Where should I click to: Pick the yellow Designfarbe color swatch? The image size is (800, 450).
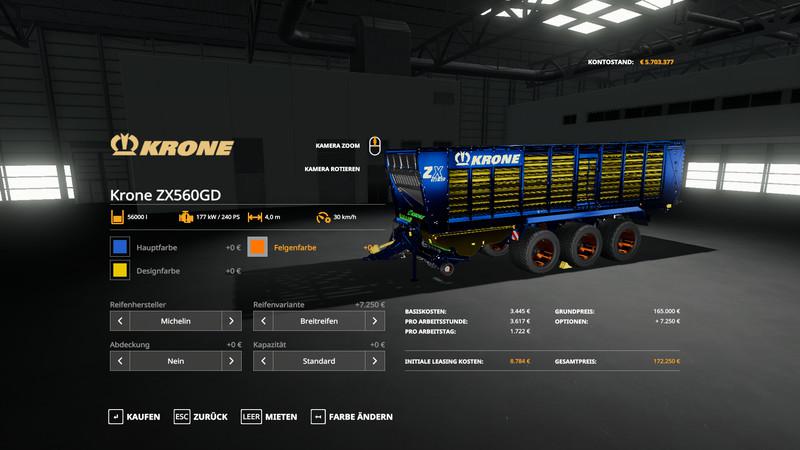120,271
